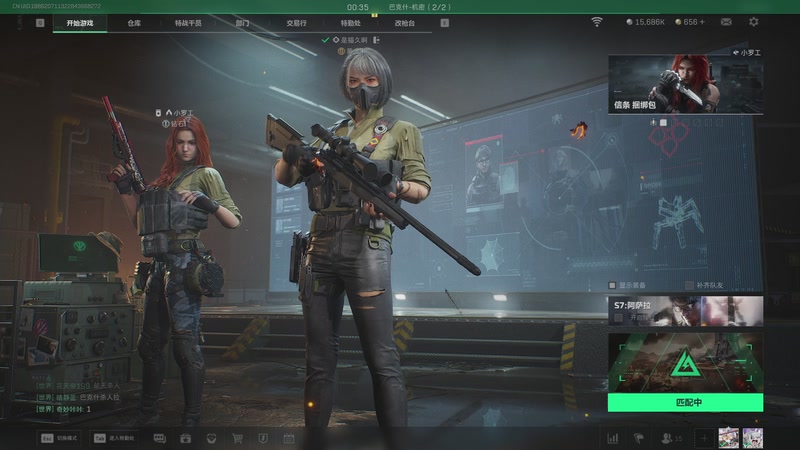Go to the 特勤干员 operators tab
The height and width of the screenshot is (450, 800).
(187, 22)
